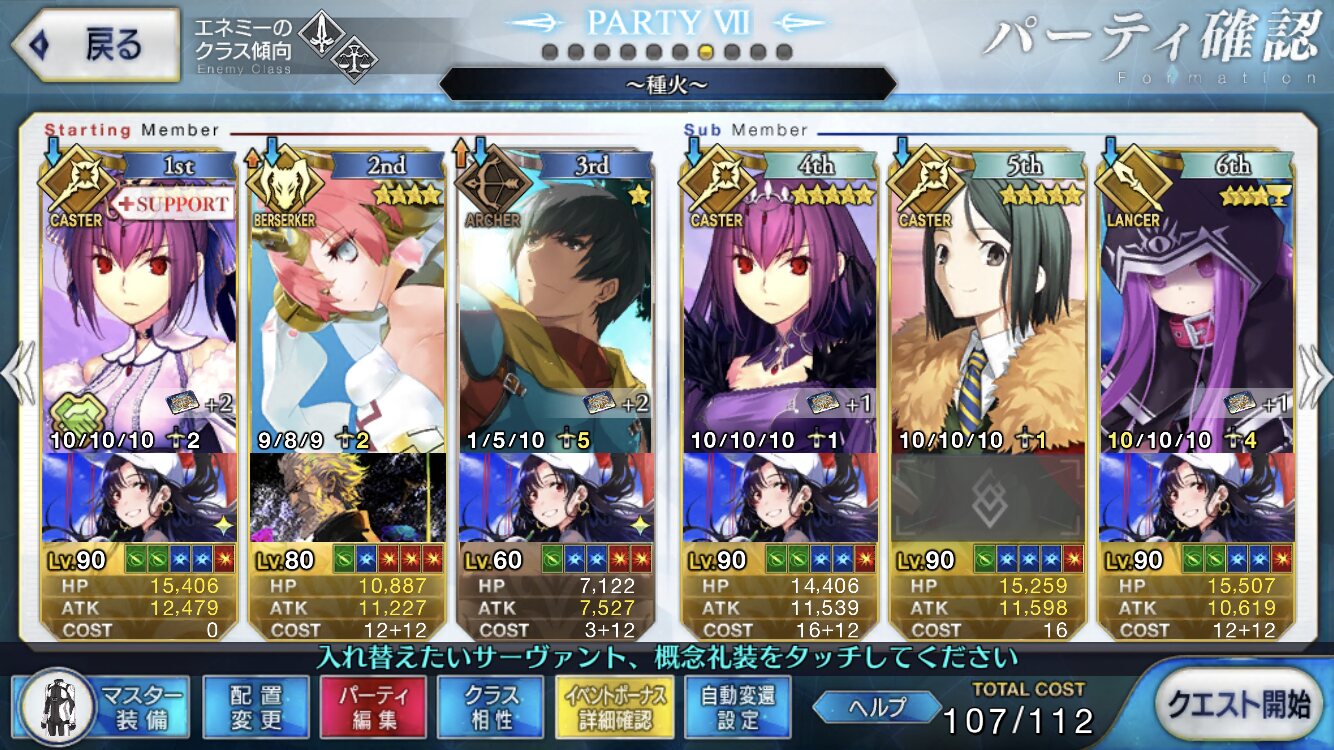The width and height of the screenshot is (1334, 750).
Task: Show クラス相性 class affinity chart
Action: [491, 707]
